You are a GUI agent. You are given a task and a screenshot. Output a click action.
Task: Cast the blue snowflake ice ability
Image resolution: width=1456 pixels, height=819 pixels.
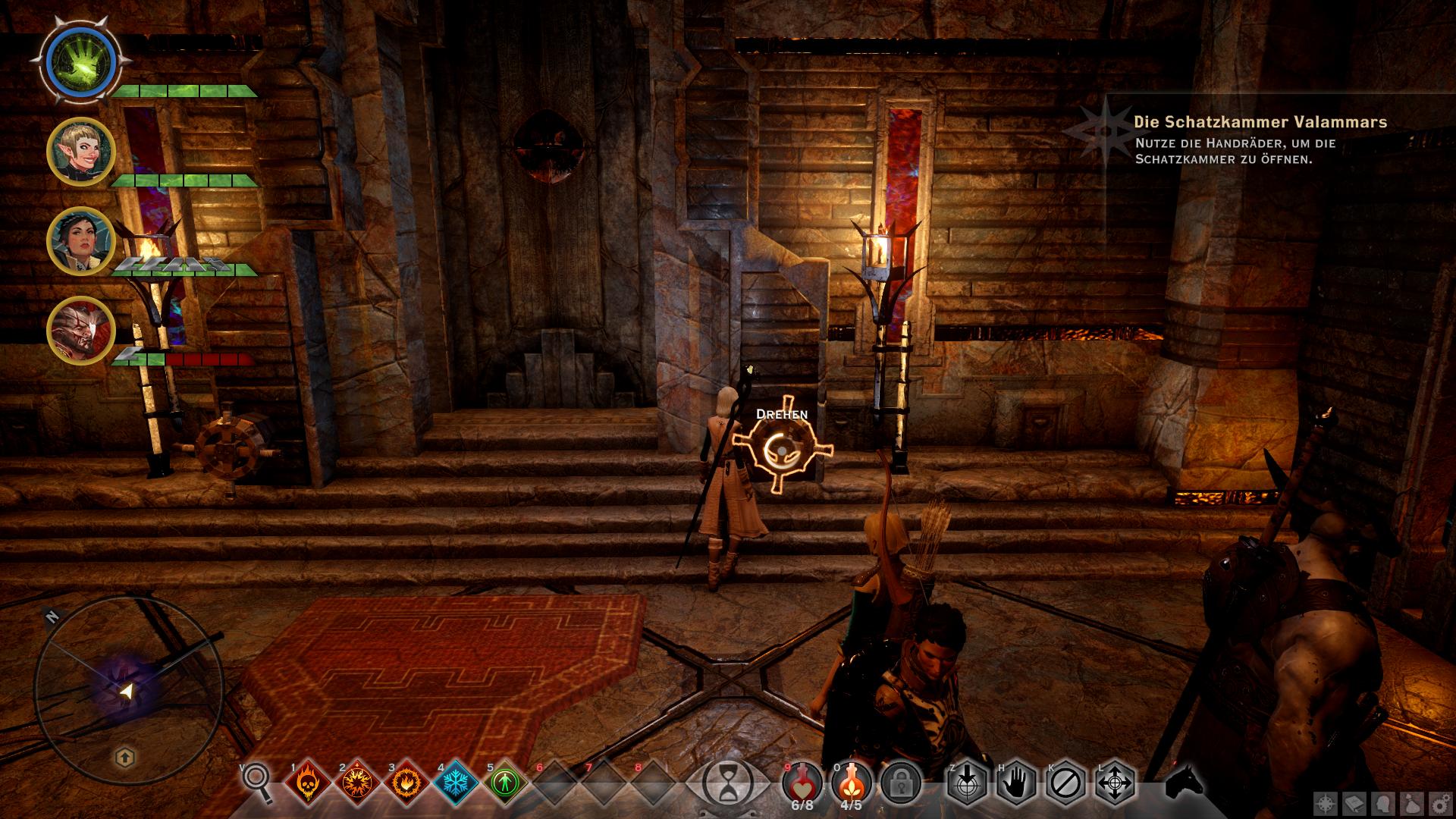pyautogui.click(x=454, y=782)
